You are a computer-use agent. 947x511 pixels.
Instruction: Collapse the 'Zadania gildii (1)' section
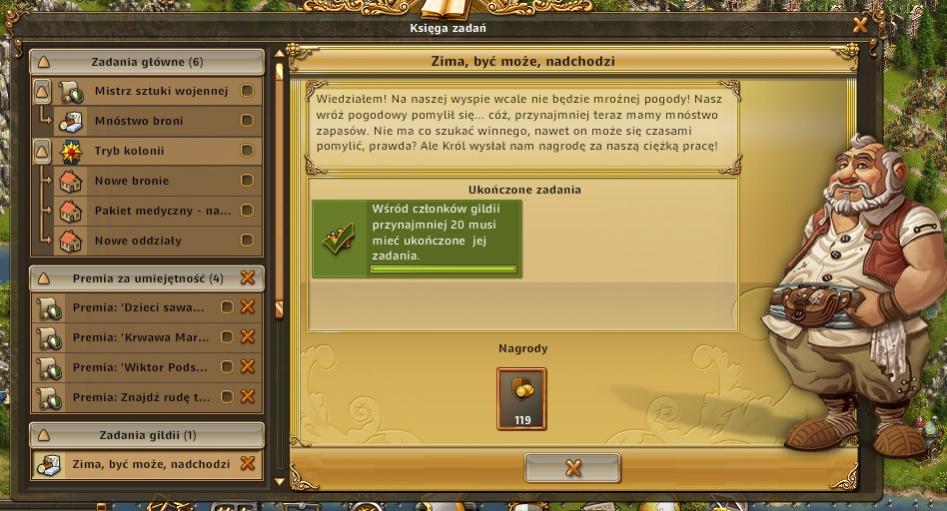click(x=42, y=436)
